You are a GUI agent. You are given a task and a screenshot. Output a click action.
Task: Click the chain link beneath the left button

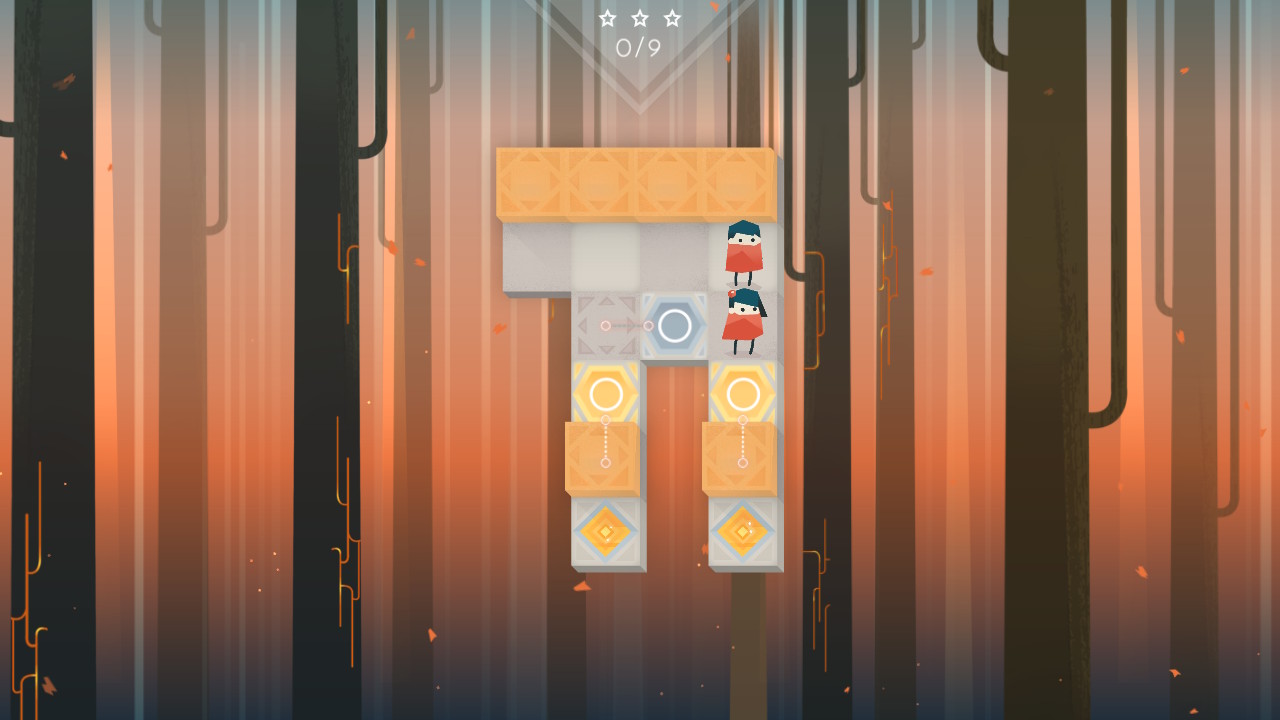click(x=604, y=440)
